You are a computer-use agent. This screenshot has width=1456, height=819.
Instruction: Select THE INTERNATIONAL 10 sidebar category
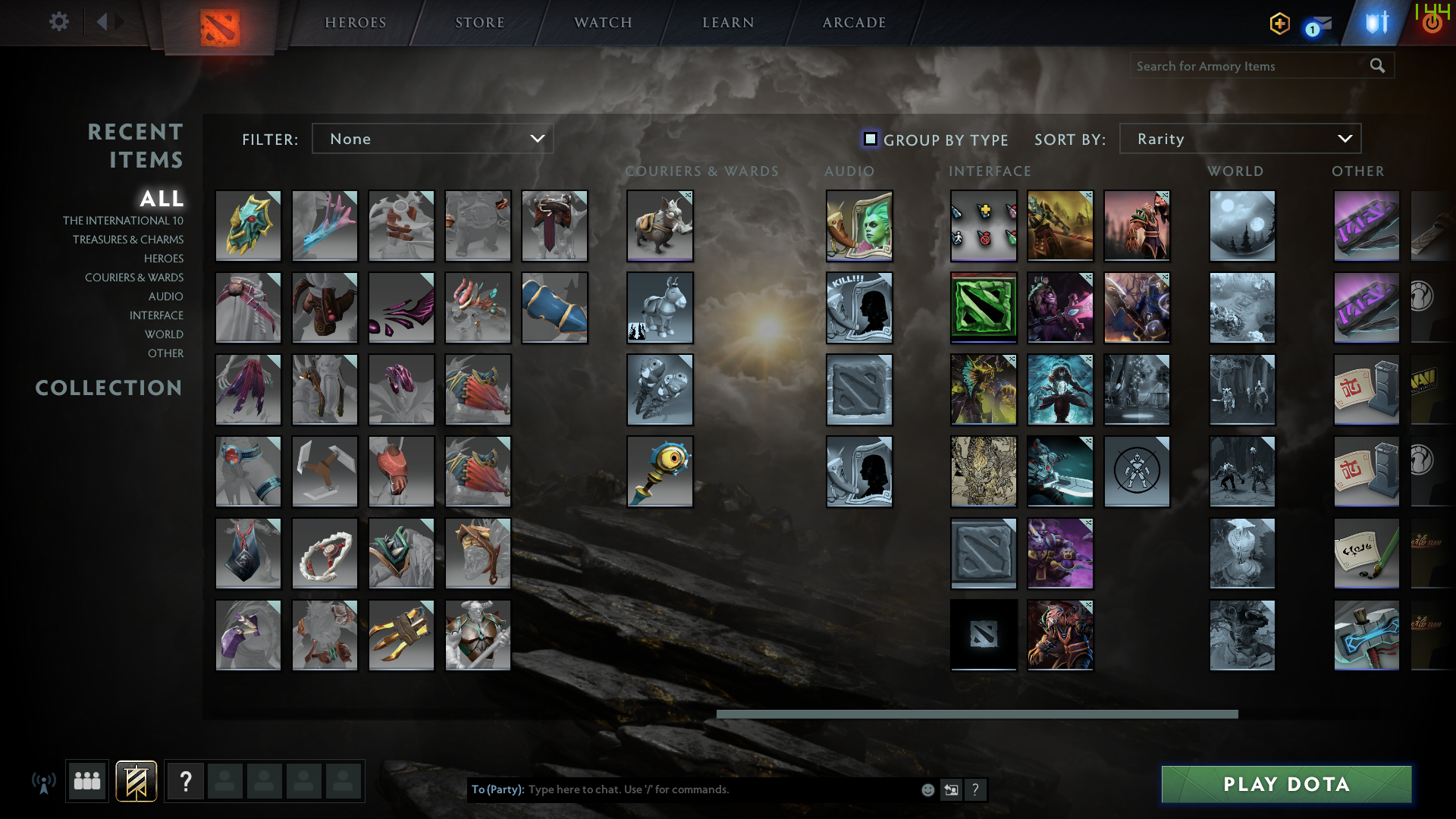(124, 220)
